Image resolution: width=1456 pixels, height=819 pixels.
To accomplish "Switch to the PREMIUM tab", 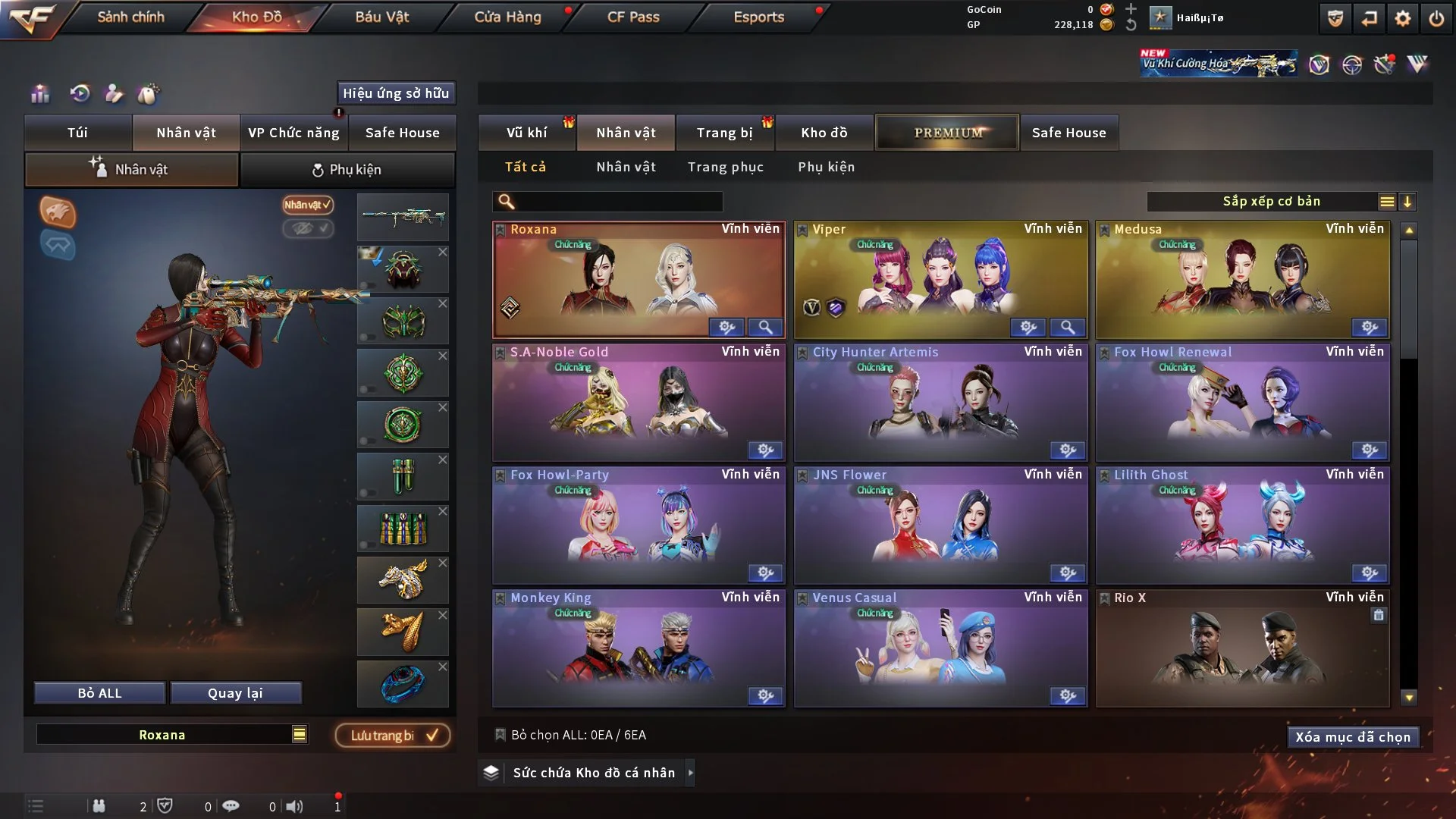I will point(947,132).
